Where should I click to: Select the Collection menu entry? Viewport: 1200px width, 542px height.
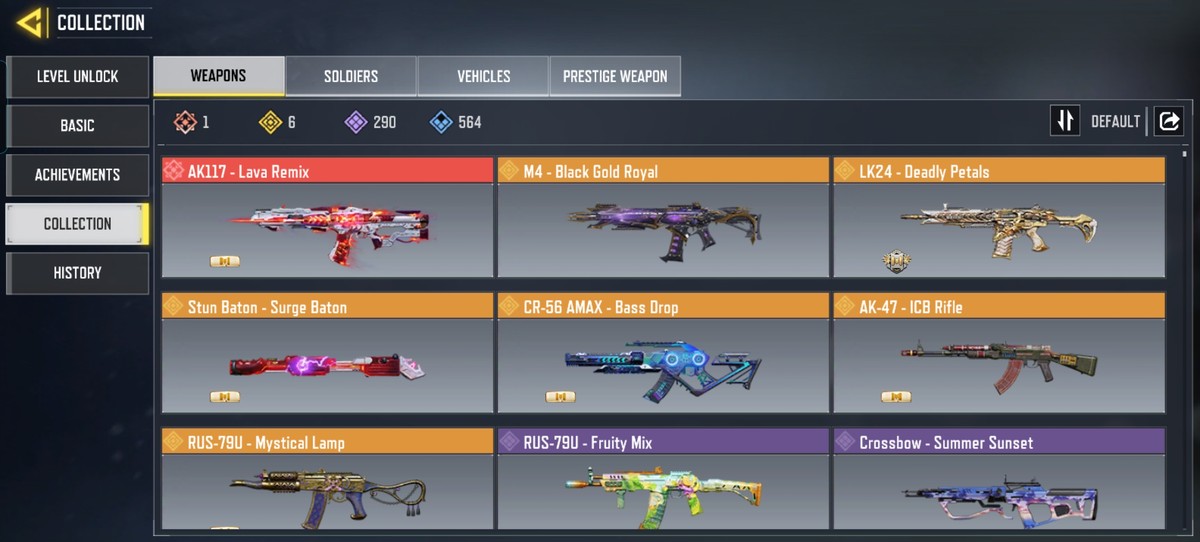point(77,223)
